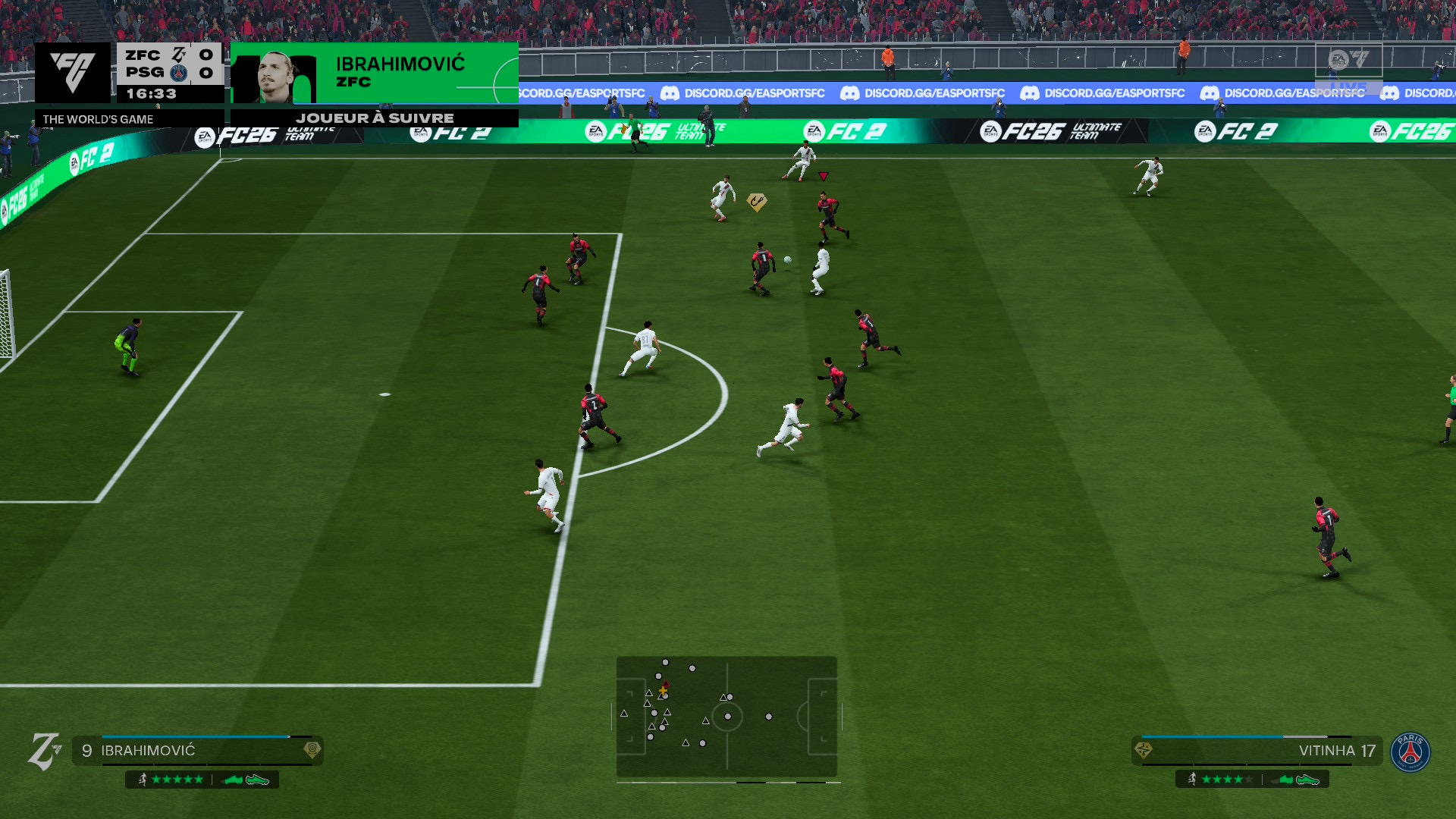
Task: Click the EA FC live watermark
Action: 1348,64
